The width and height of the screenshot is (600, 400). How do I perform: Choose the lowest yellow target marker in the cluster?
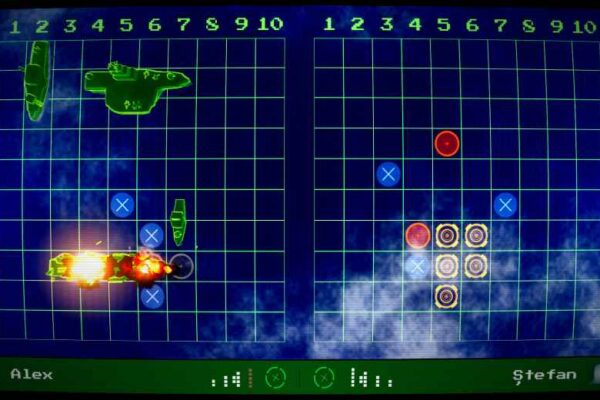click(x=447, y=295)
